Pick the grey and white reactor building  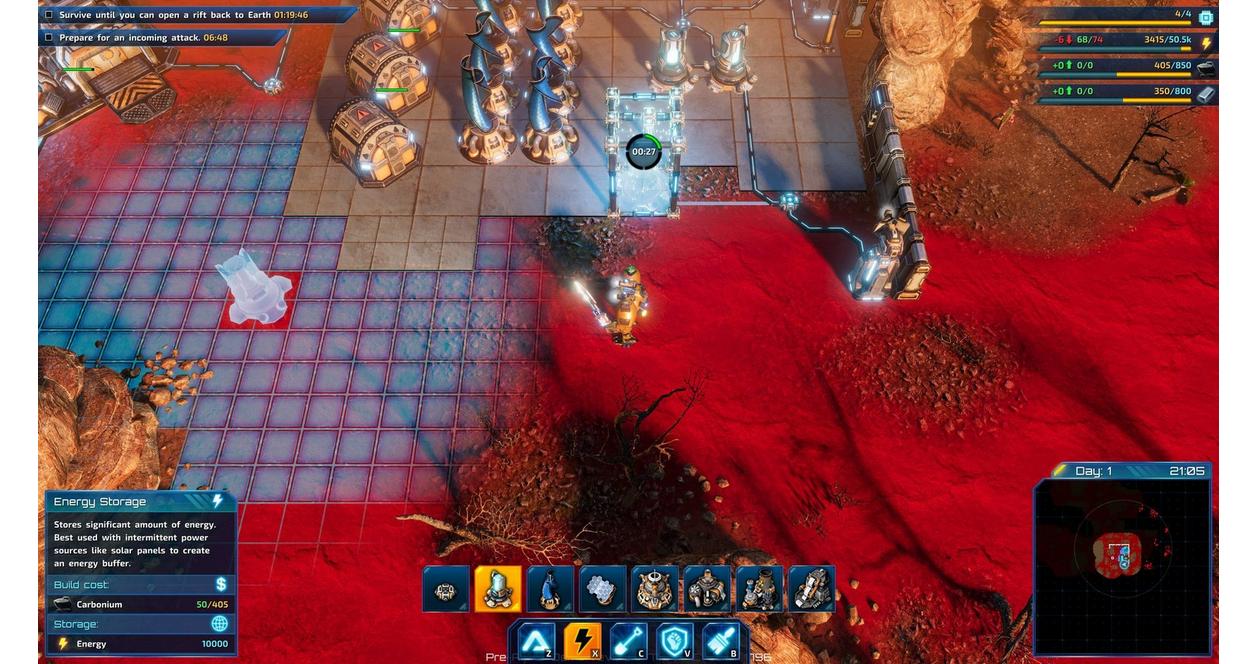[811, 590]
